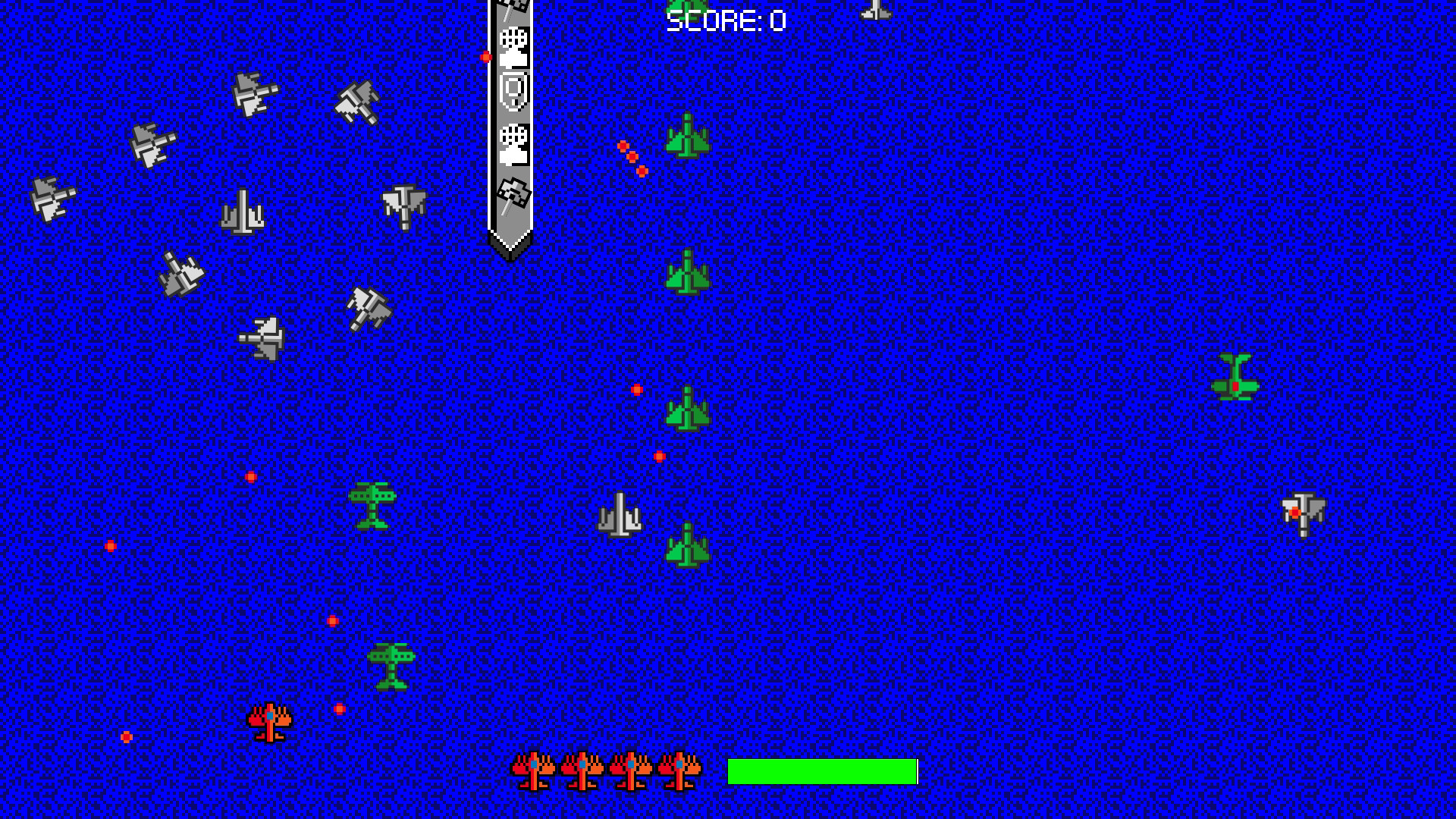Click the gray tower sprite mid-screen
Screen dimensions: 1456x819
pos(620,514)
